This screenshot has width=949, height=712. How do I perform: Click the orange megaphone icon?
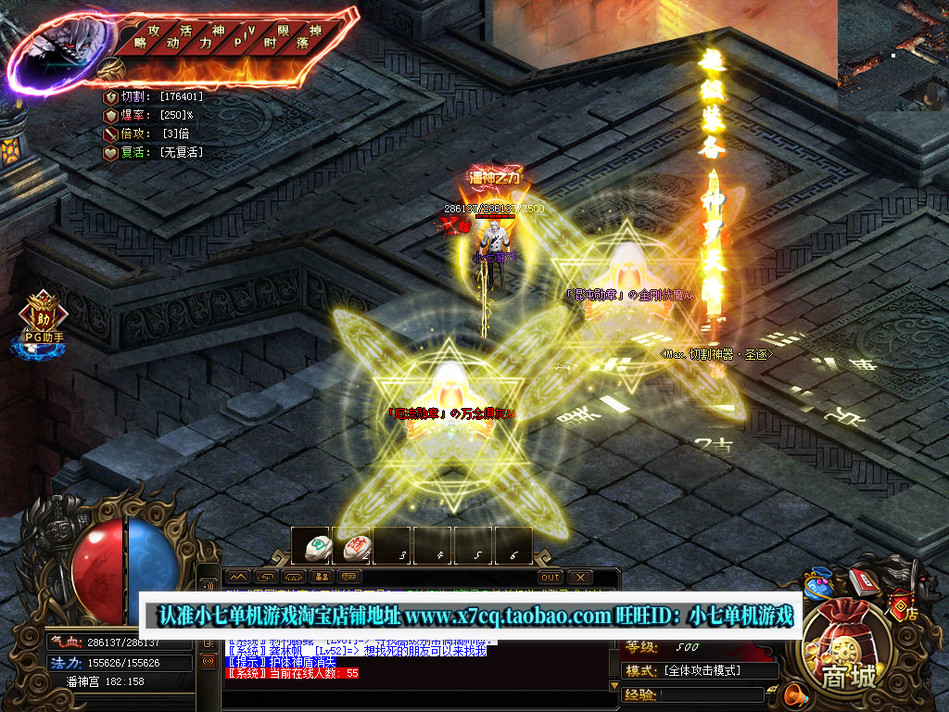[x=796, y=693]
